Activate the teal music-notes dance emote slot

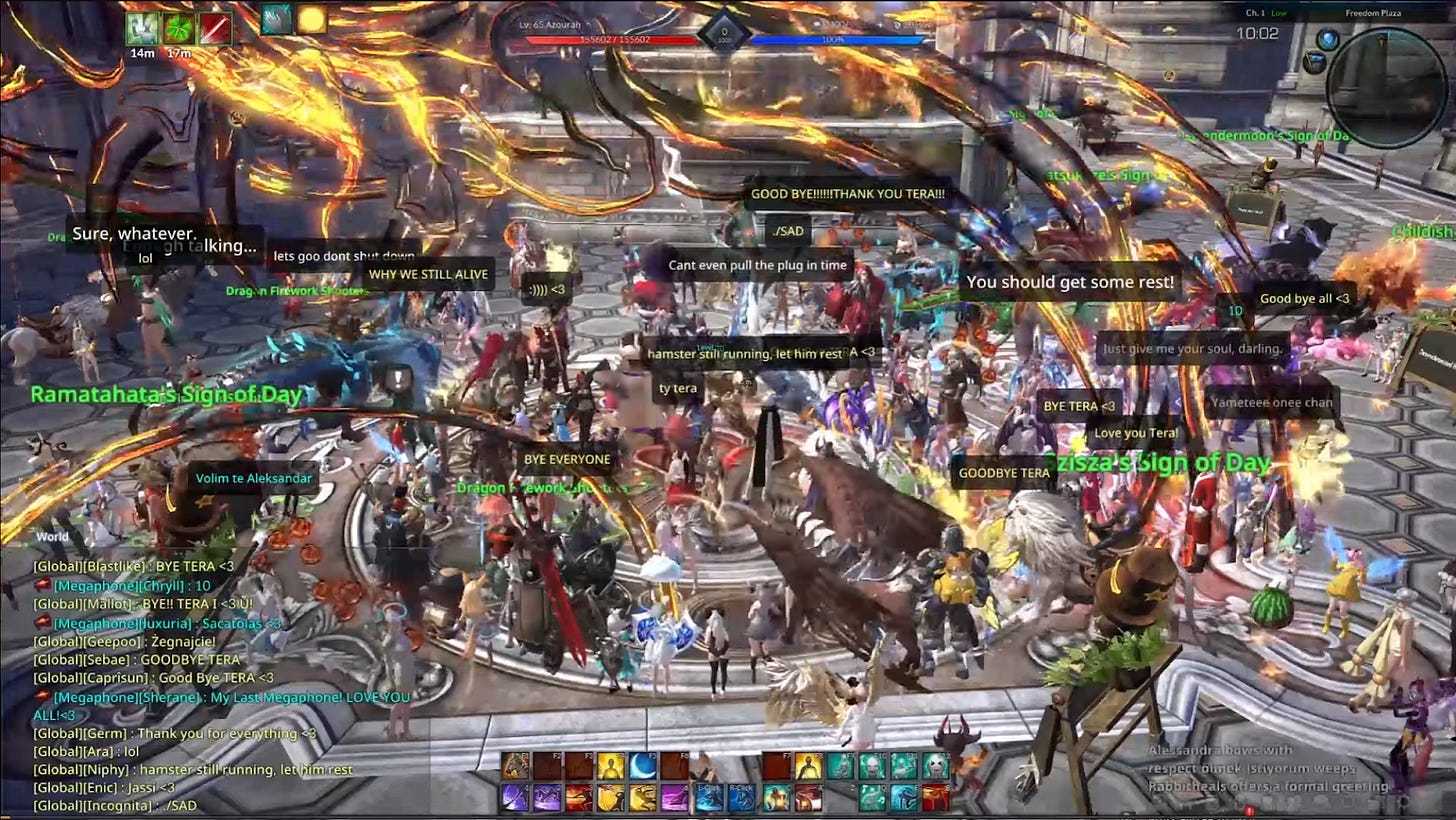point(872,797)
